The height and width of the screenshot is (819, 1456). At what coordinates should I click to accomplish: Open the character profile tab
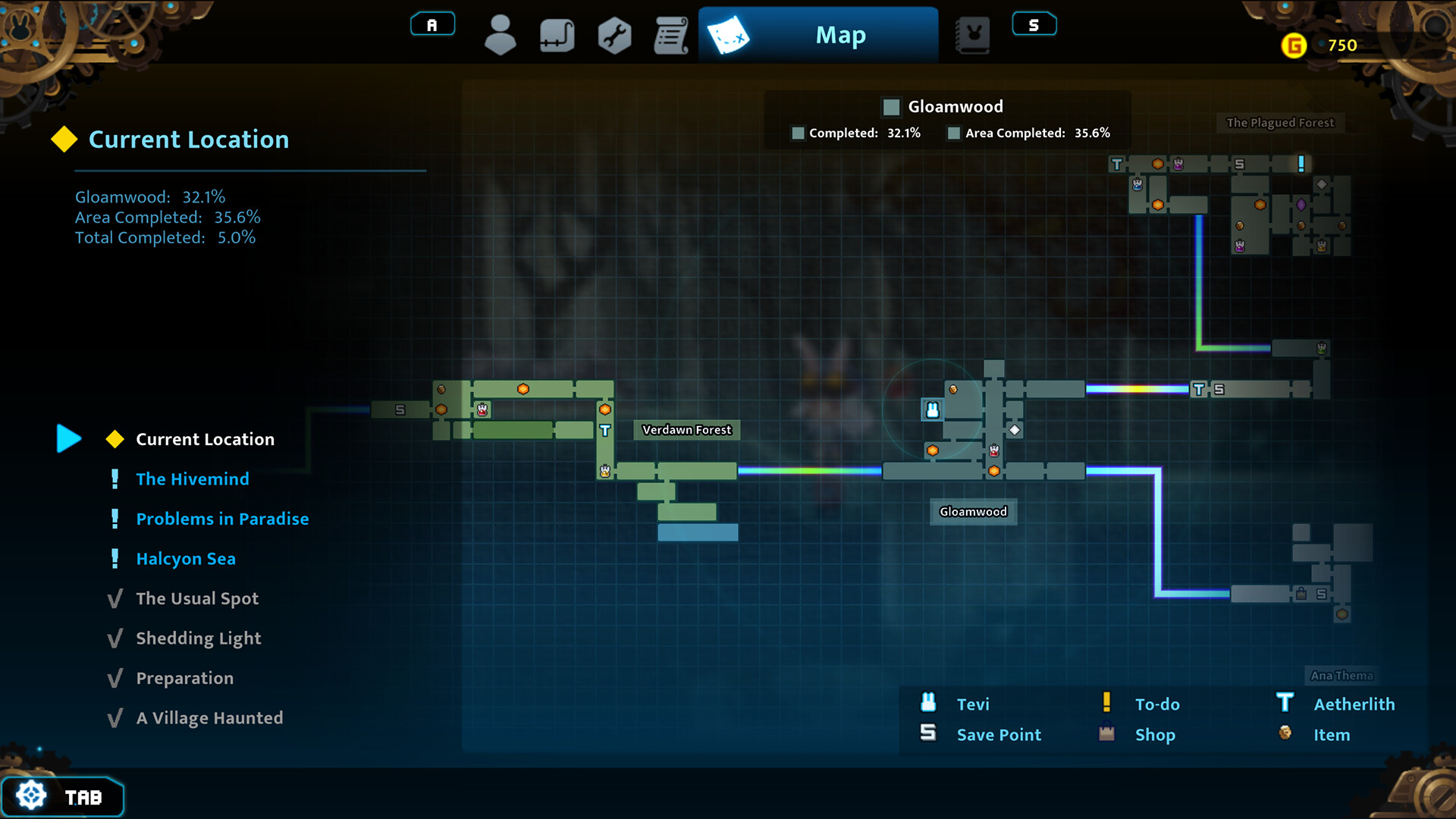point(500,35)
